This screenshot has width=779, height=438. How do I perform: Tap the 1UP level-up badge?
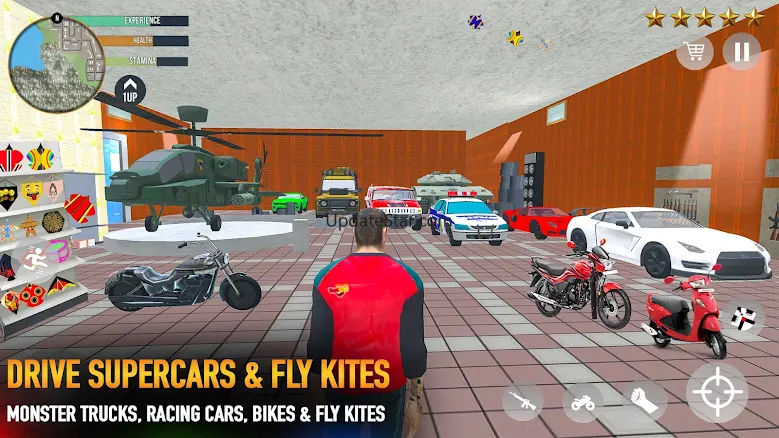coord(130,91)
